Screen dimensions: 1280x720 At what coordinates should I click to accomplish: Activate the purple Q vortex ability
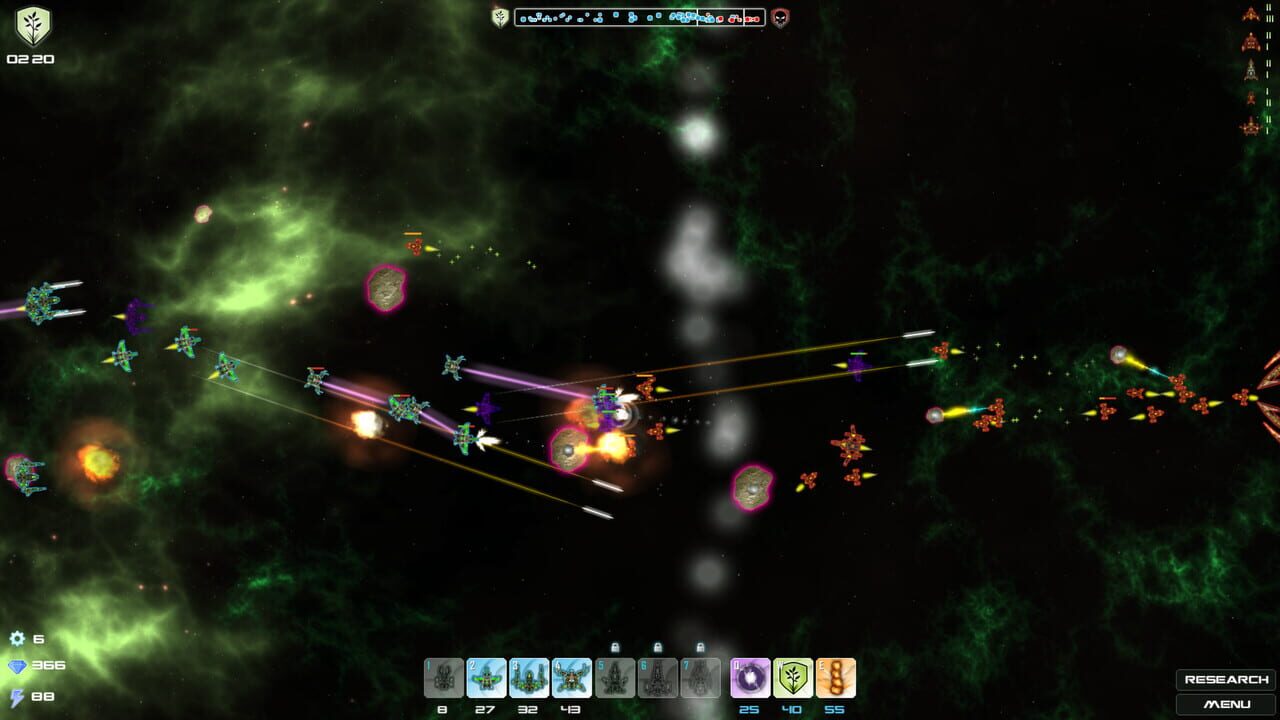pos(750,678)
